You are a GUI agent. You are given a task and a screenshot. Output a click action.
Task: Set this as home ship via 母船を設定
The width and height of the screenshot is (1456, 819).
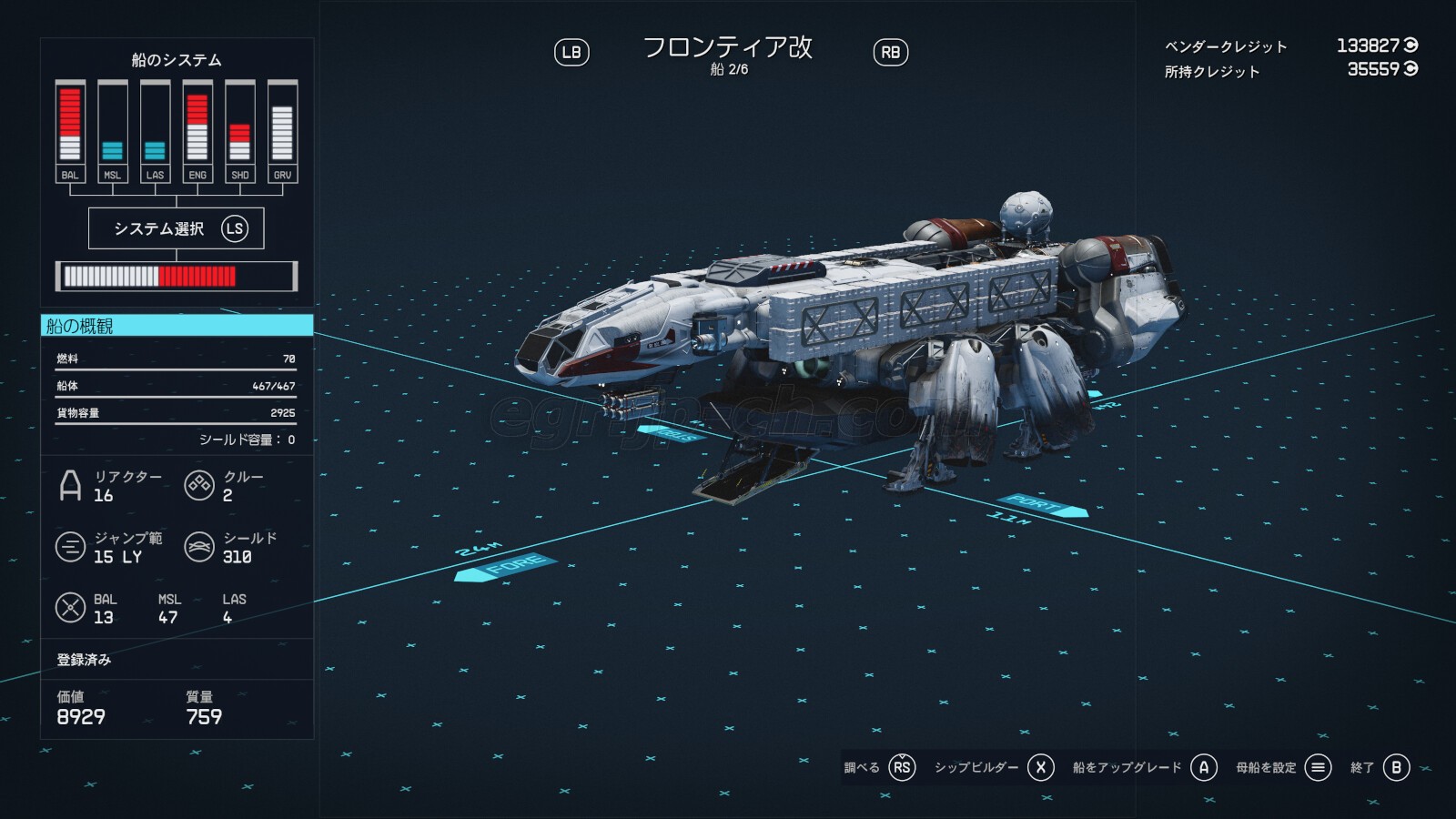point(1283,767)
